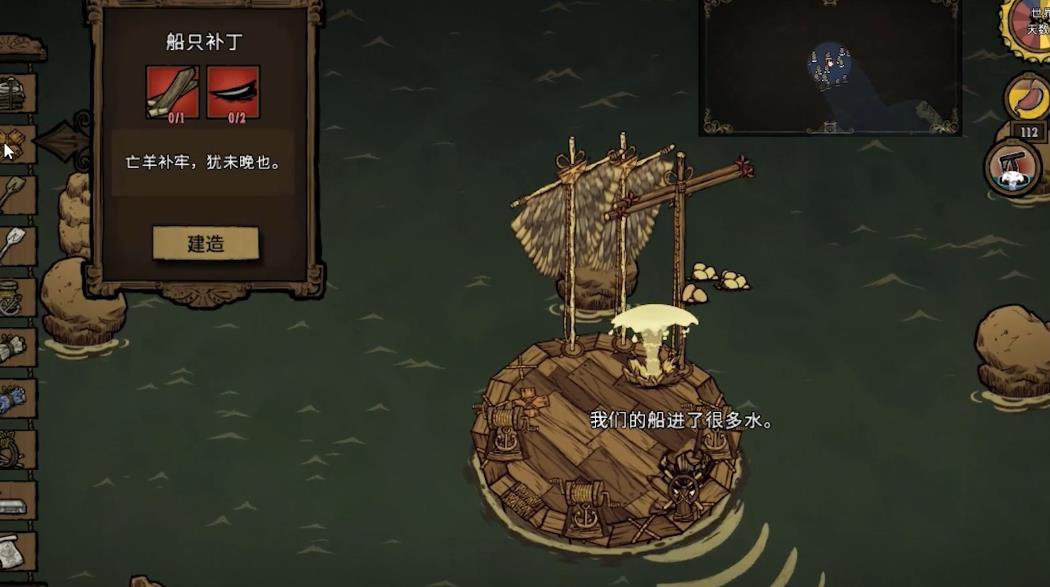
Task: Click the 建造 build button
Action: click(206, 243)
